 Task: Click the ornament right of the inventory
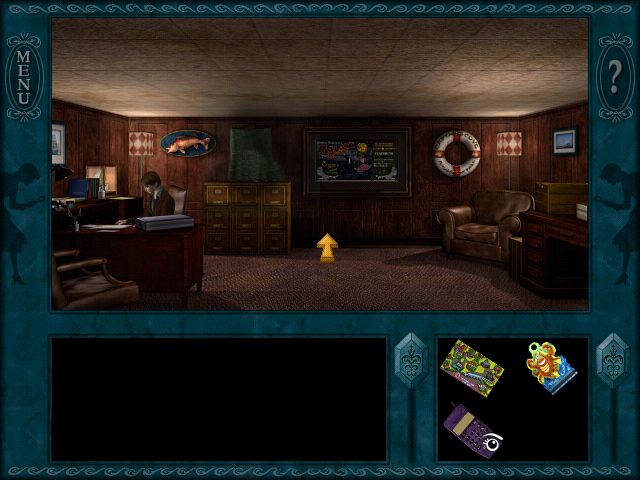pos(610,361)
